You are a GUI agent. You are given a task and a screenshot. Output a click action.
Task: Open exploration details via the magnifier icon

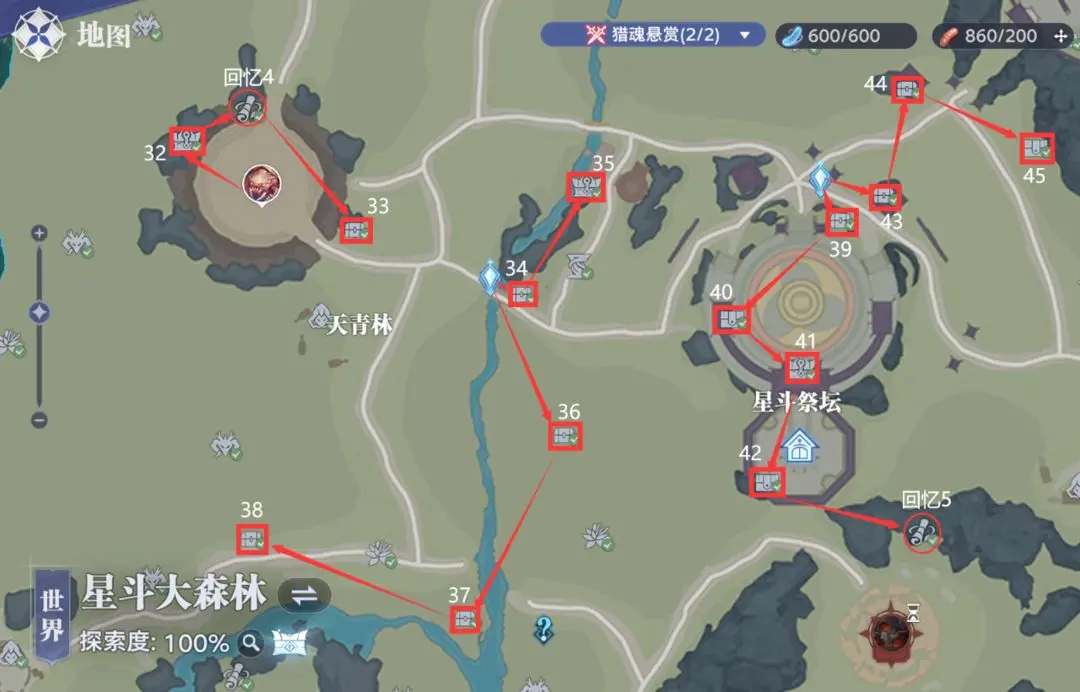coord(249,643)
